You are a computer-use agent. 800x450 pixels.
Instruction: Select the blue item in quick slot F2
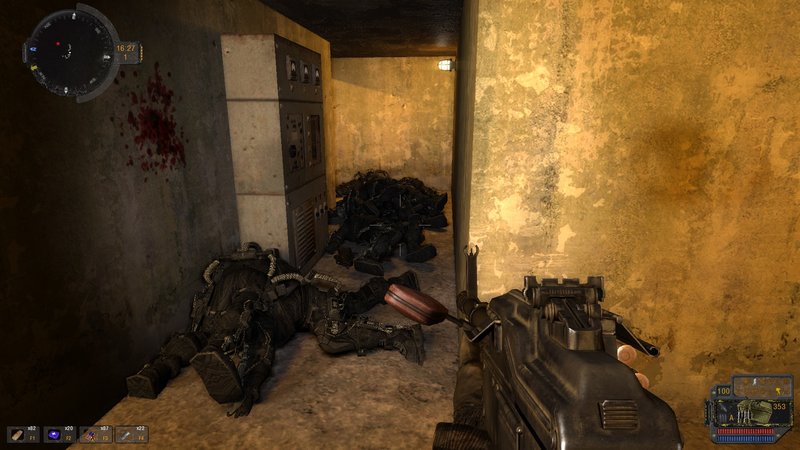[56, 434]
